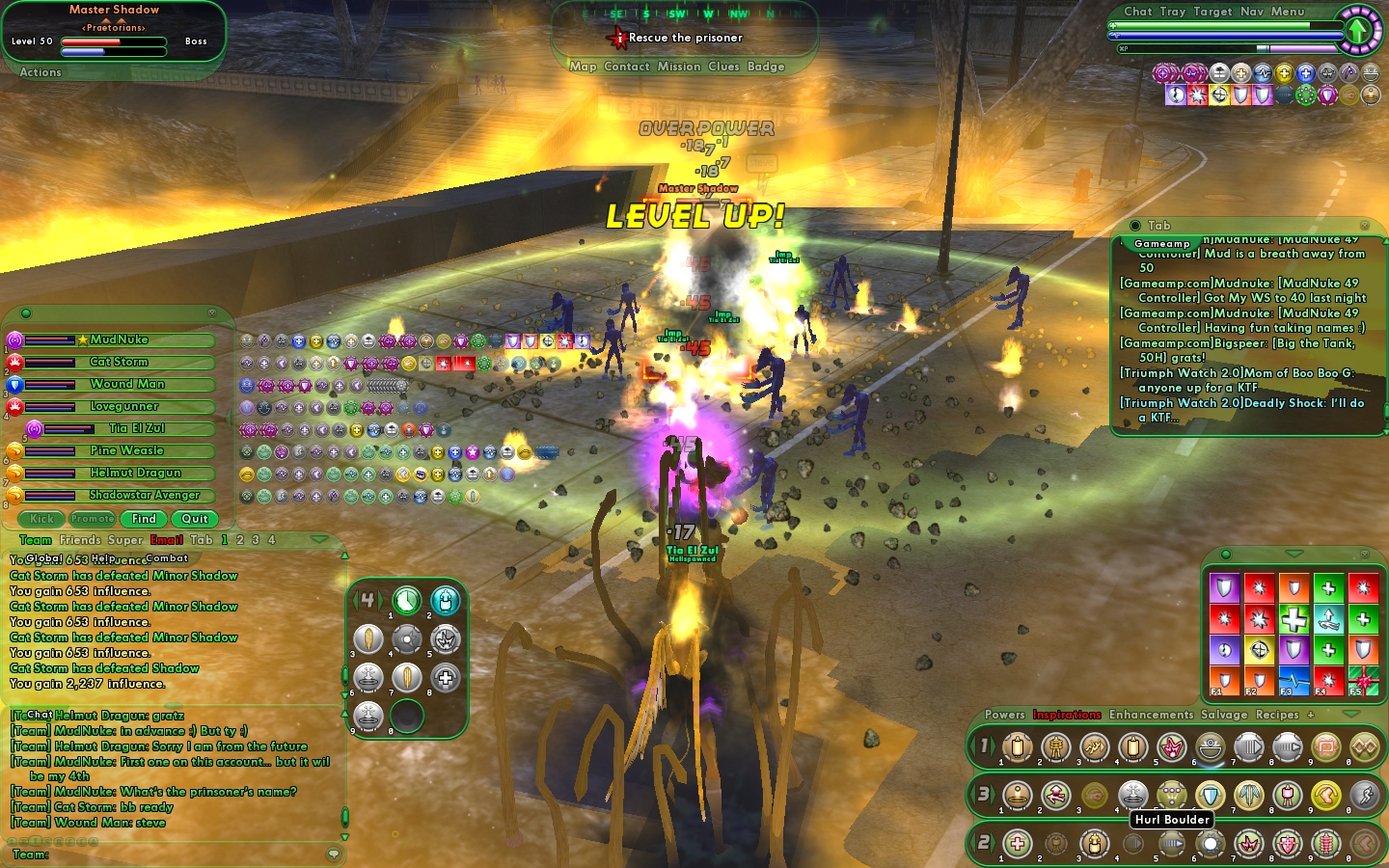
Task: Click the Find button in team window
Action: coord(144,519)
